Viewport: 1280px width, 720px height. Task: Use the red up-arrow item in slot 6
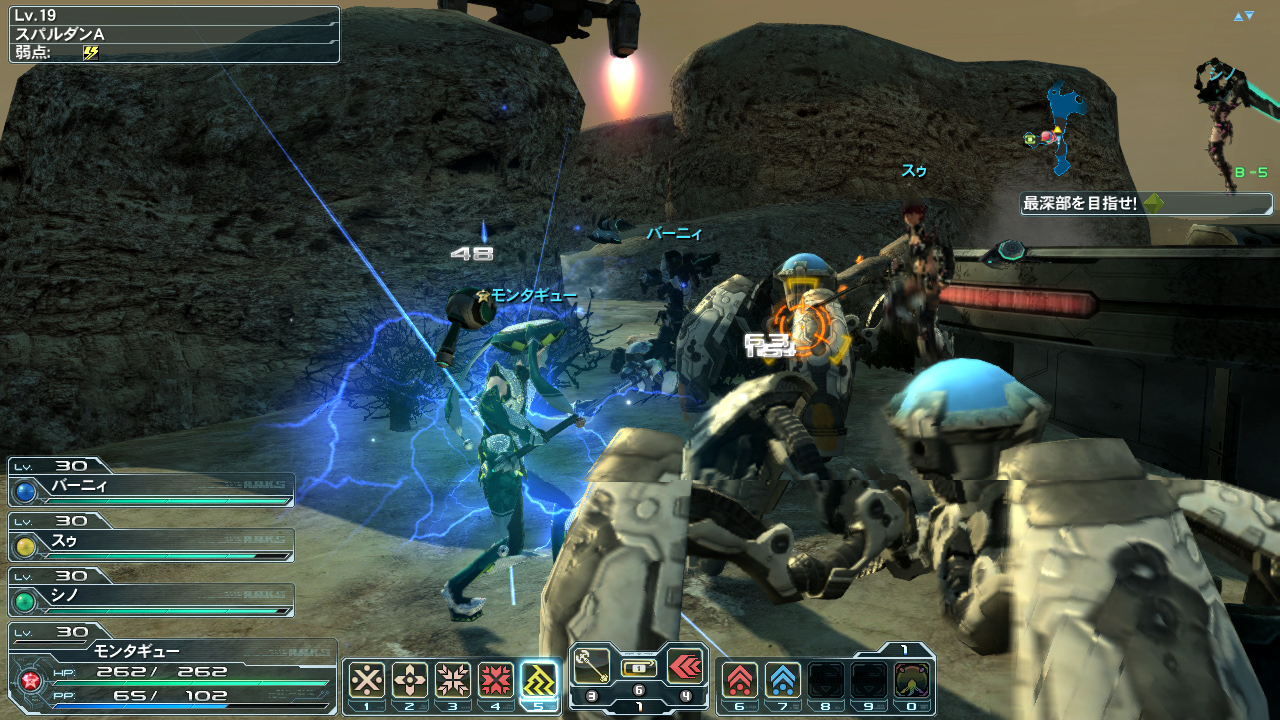pos(739,680)
